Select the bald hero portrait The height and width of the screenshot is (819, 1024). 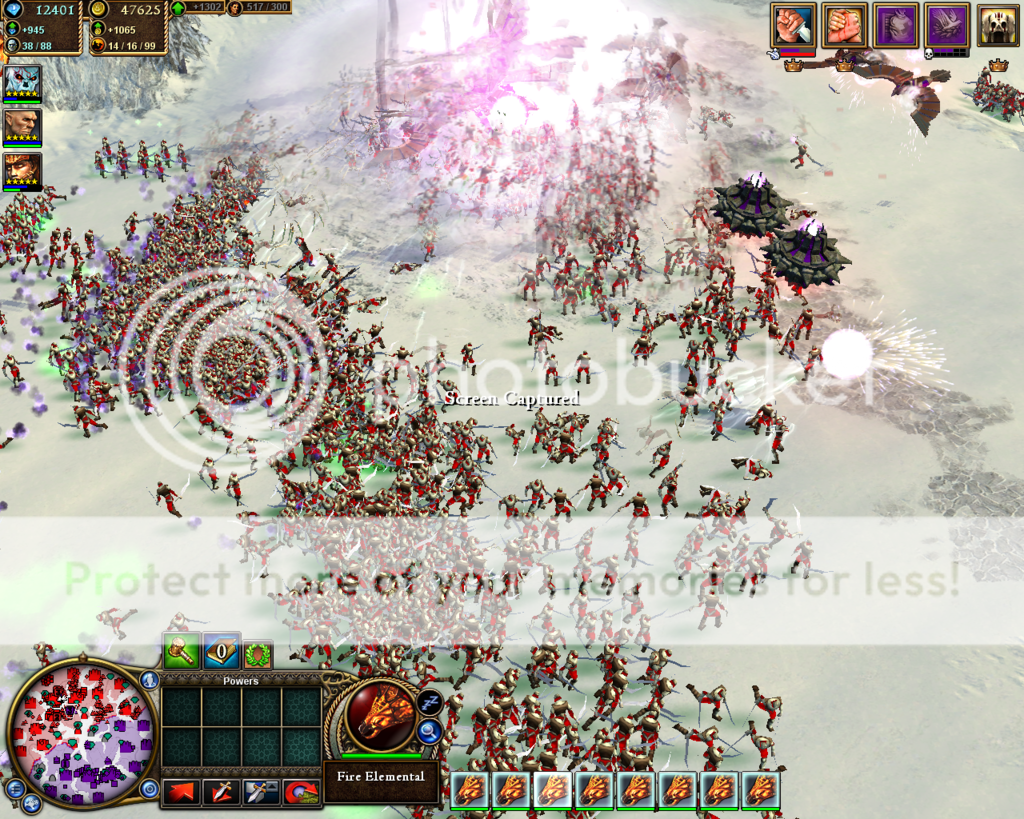pos(22,125)
